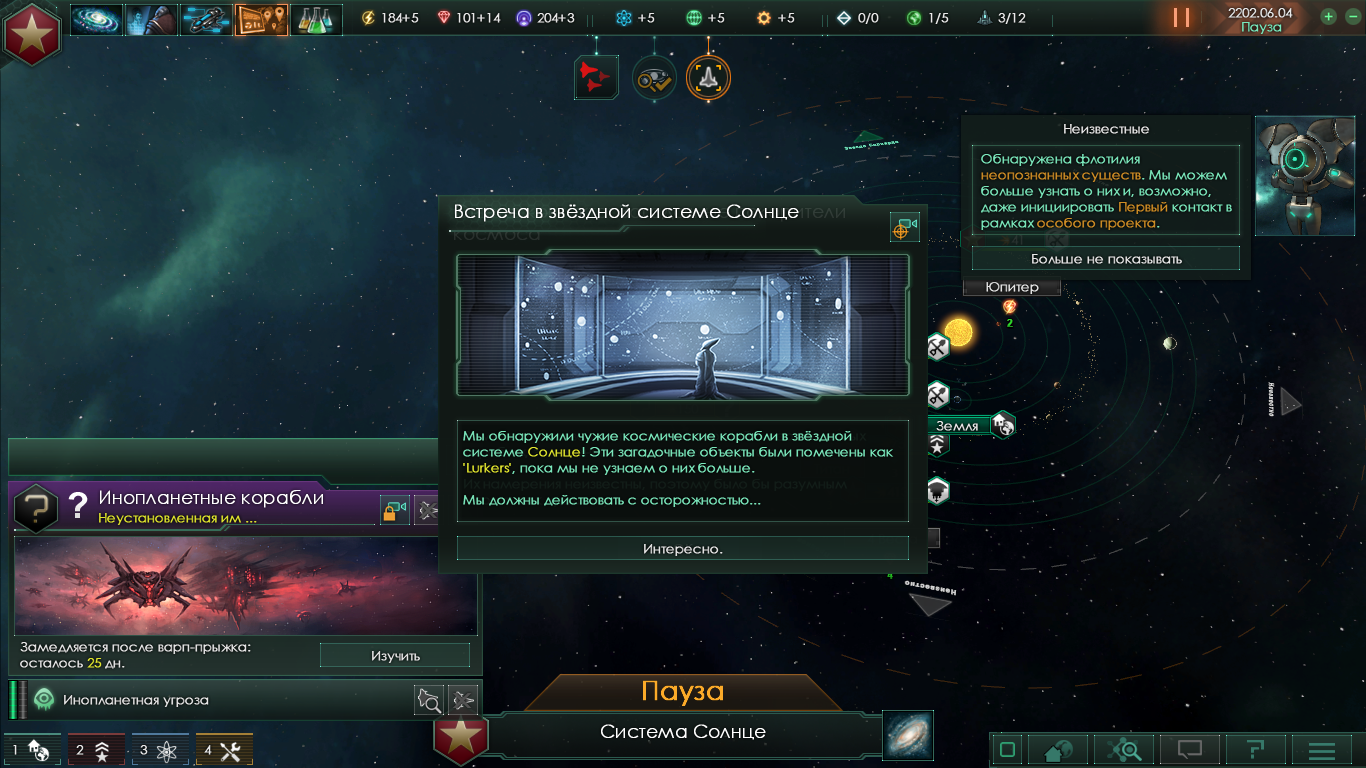Switch to the galaxy map via galaxy thumbnail
The image size is (1366, 768).
(x=908, y=735)
